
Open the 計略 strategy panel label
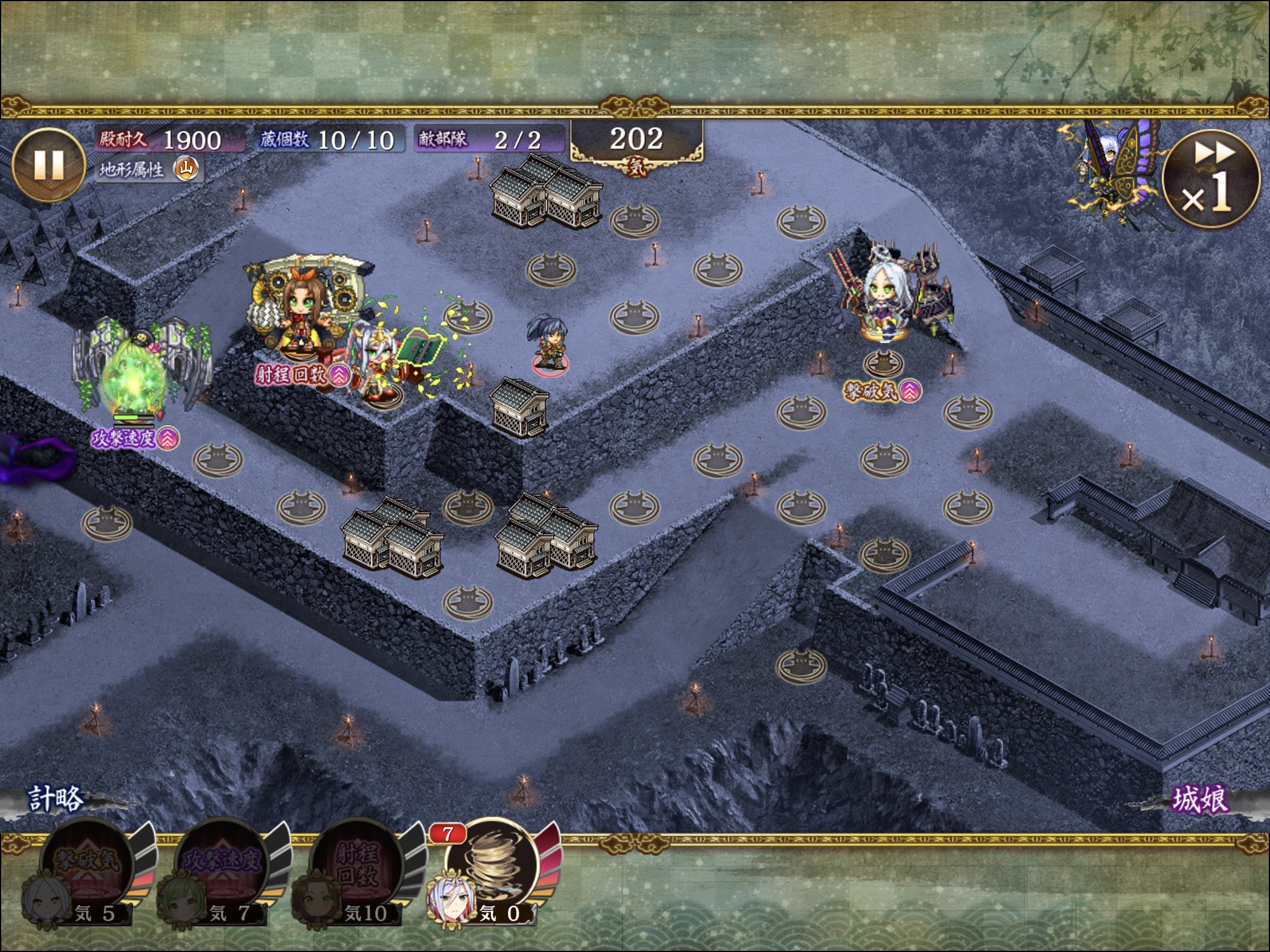57,799
